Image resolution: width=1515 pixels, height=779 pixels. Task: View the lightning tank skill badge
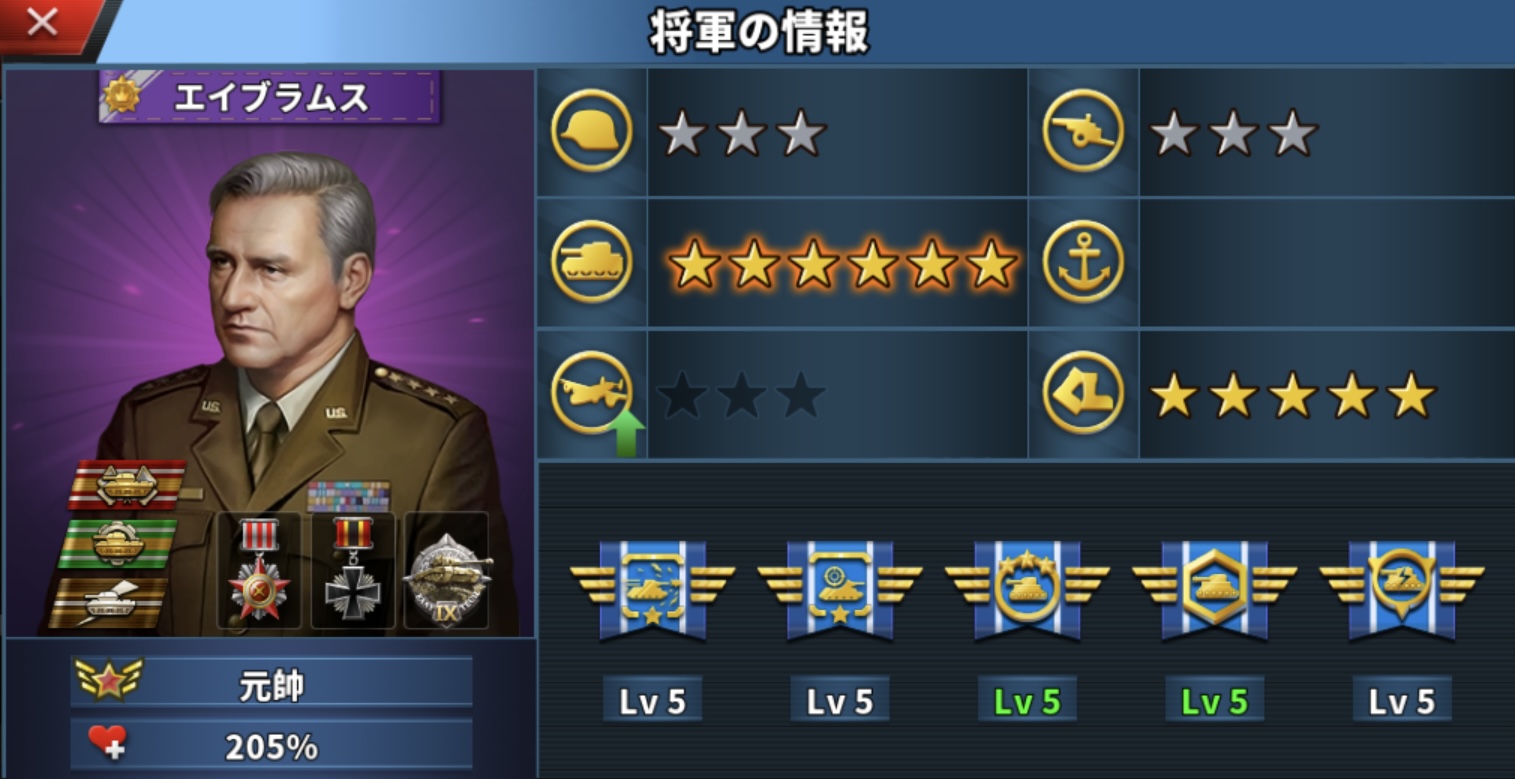[1401, 590]
